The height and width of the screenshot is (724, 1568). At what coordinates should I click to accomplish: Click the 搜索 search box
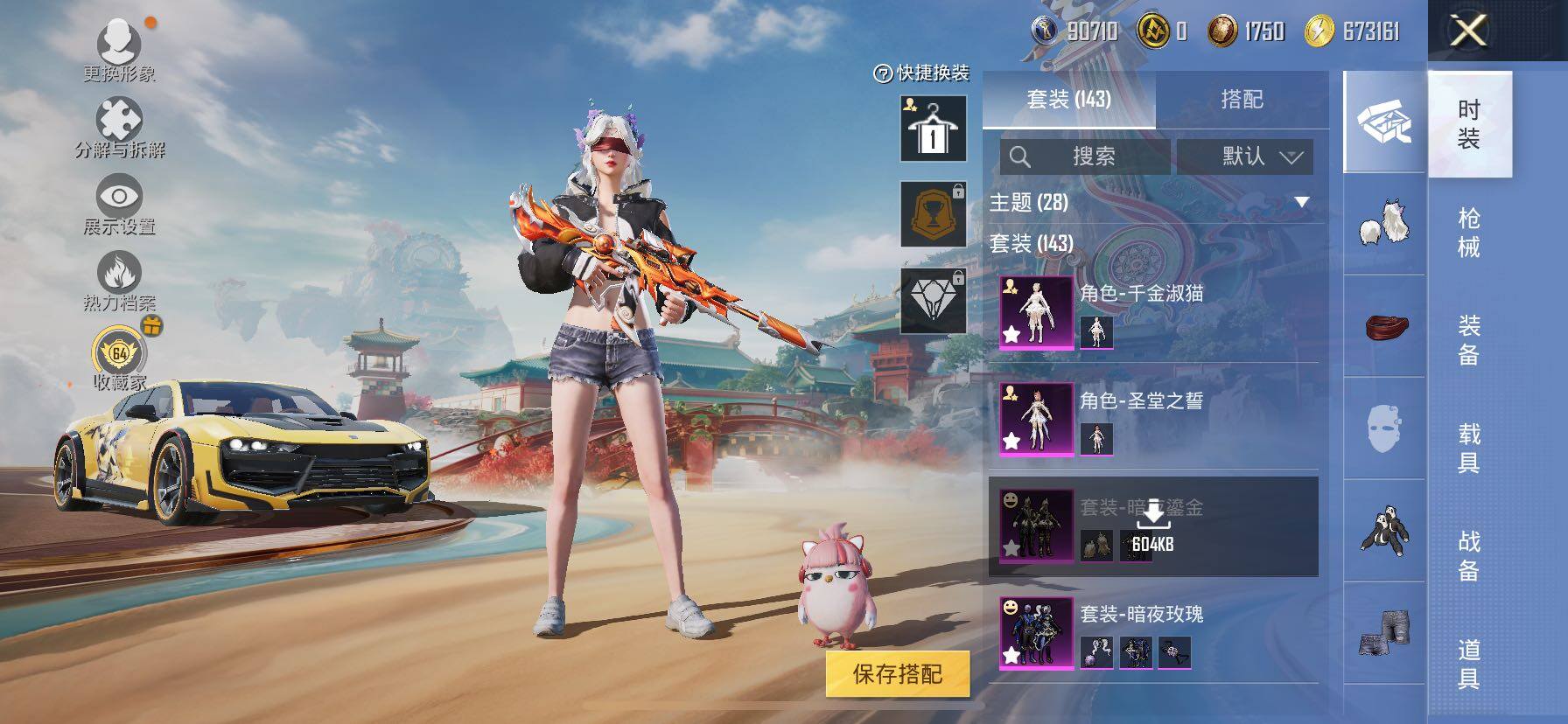[x=1085, y=157]
